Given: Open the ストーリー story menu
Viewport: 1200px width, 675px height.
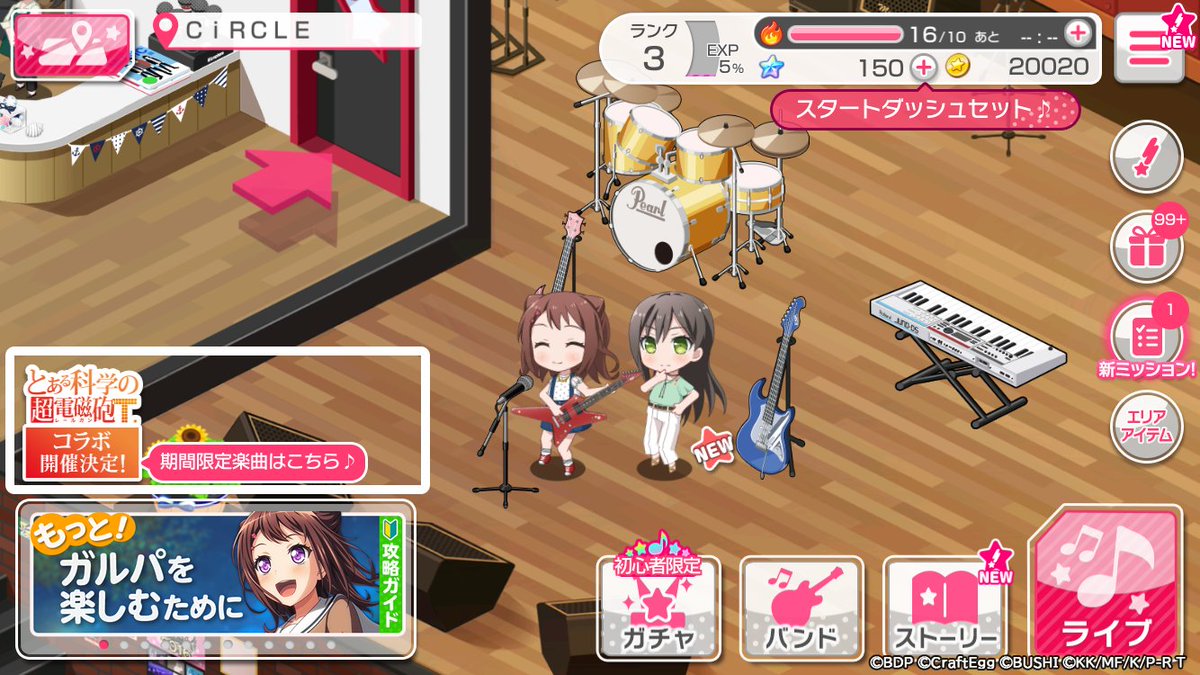Looking at the screenshot, I should click(946, 609).
